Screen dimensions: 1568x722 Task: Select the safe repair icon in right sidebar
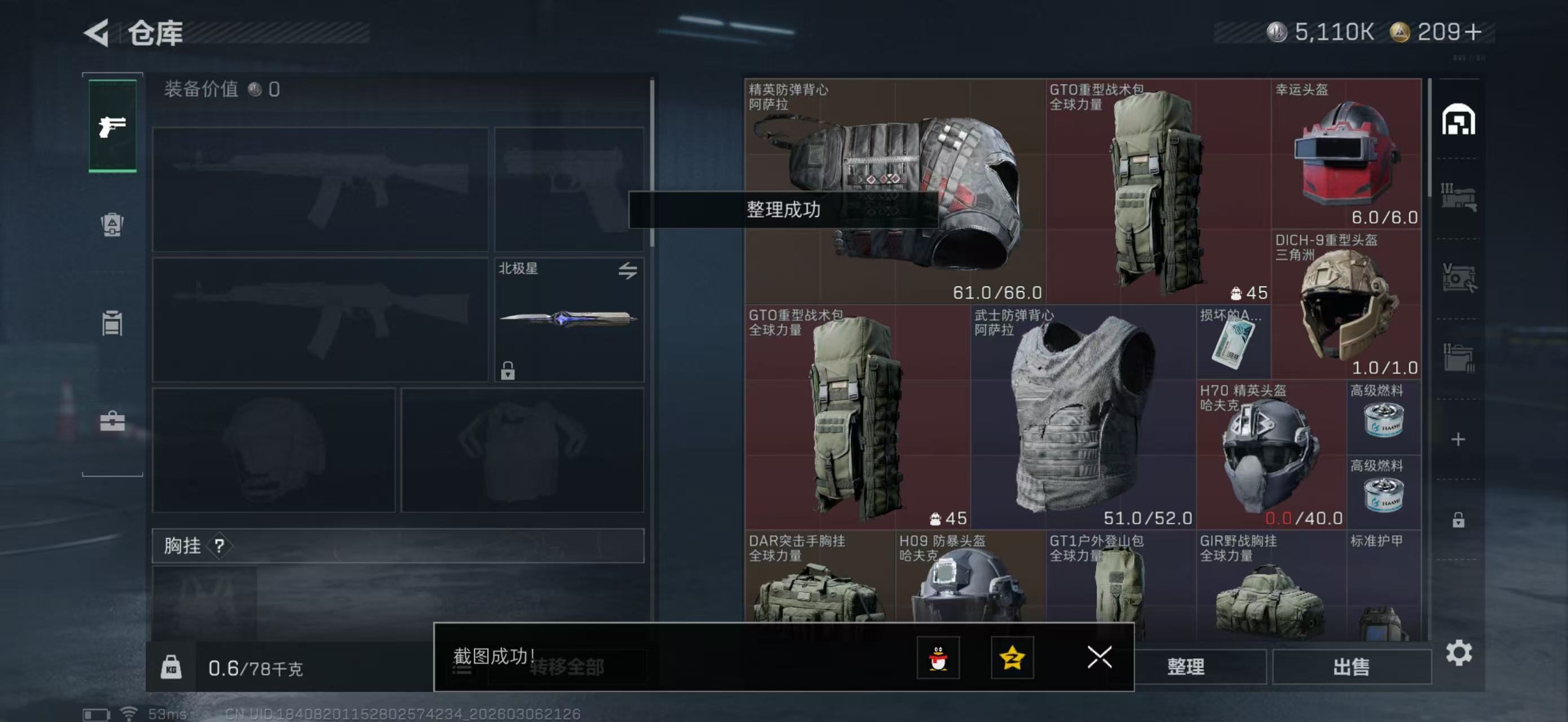[x=1460, y=278]
